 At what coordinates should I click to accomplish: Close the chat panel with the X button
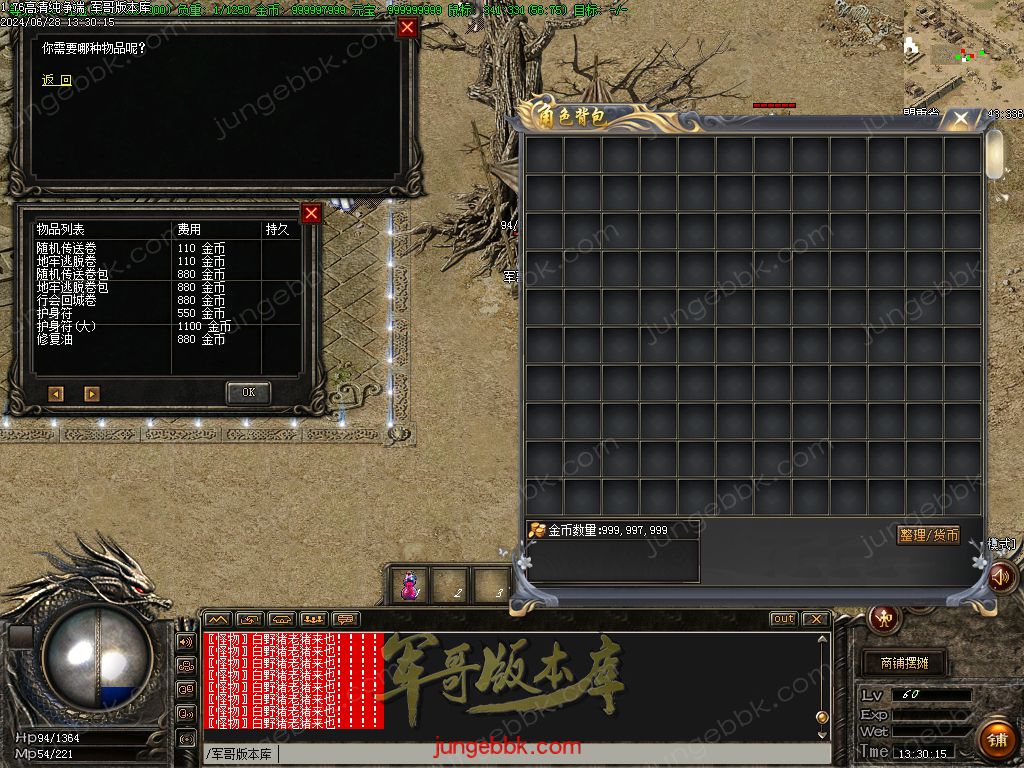click(x=815, y=619)
